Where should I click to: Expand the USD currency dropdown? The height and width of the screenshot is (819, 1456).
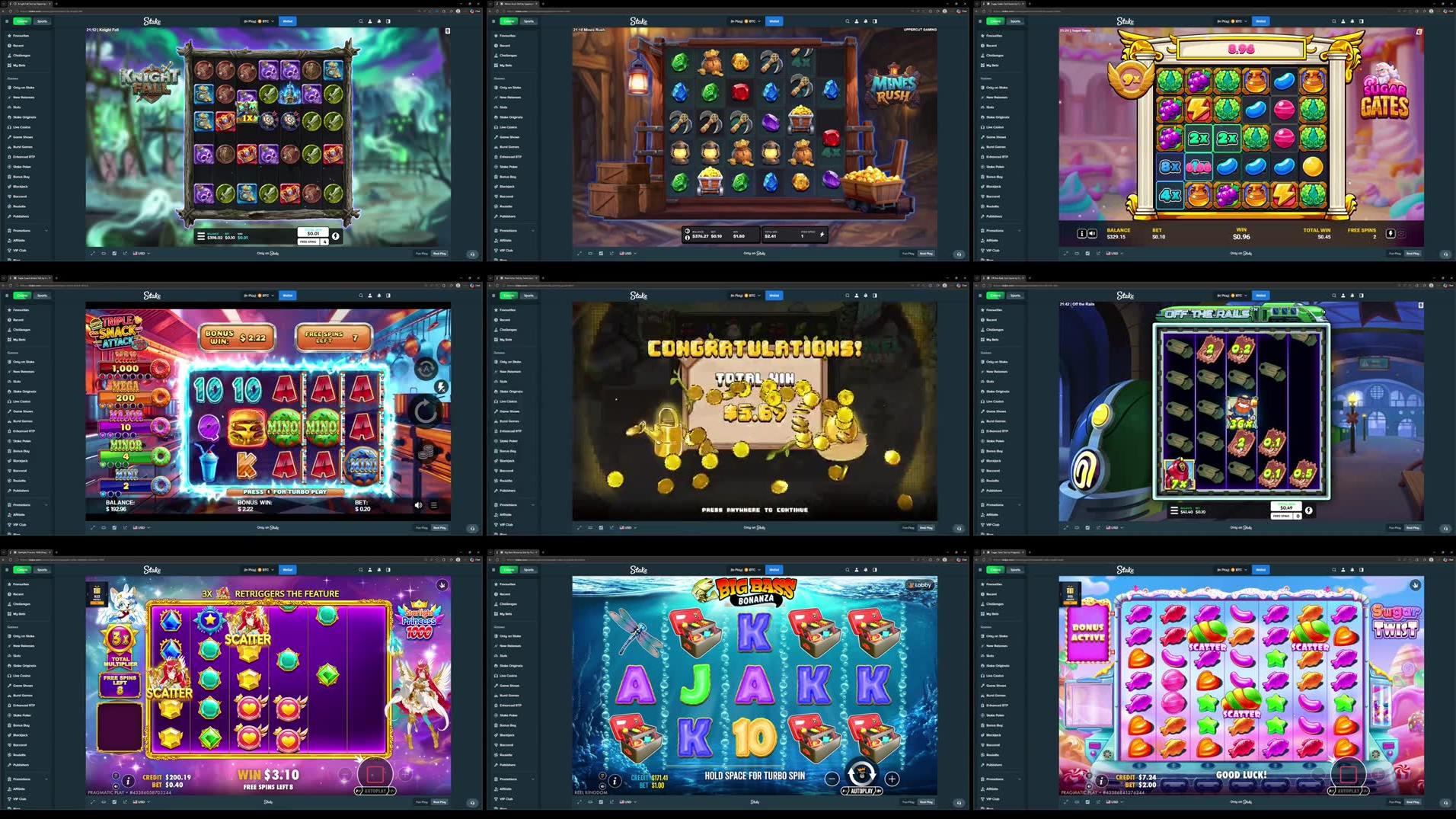point(139,253)
